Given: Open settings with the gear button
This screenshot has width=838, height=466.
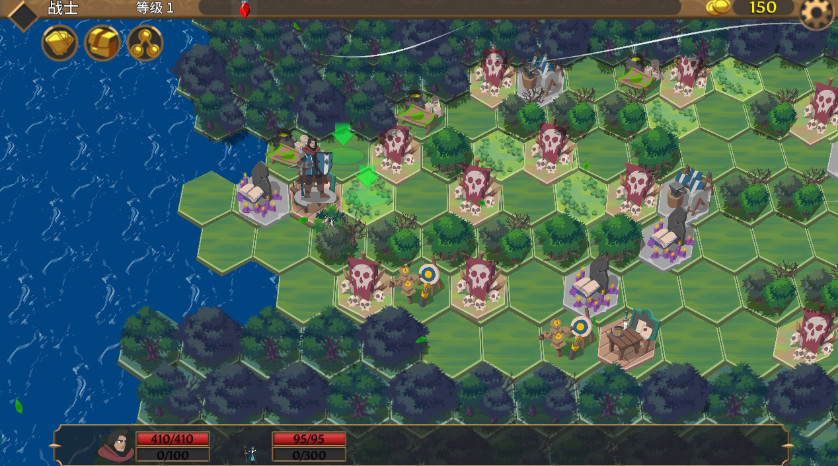Looking at the screenshot, I should [817, 12].
